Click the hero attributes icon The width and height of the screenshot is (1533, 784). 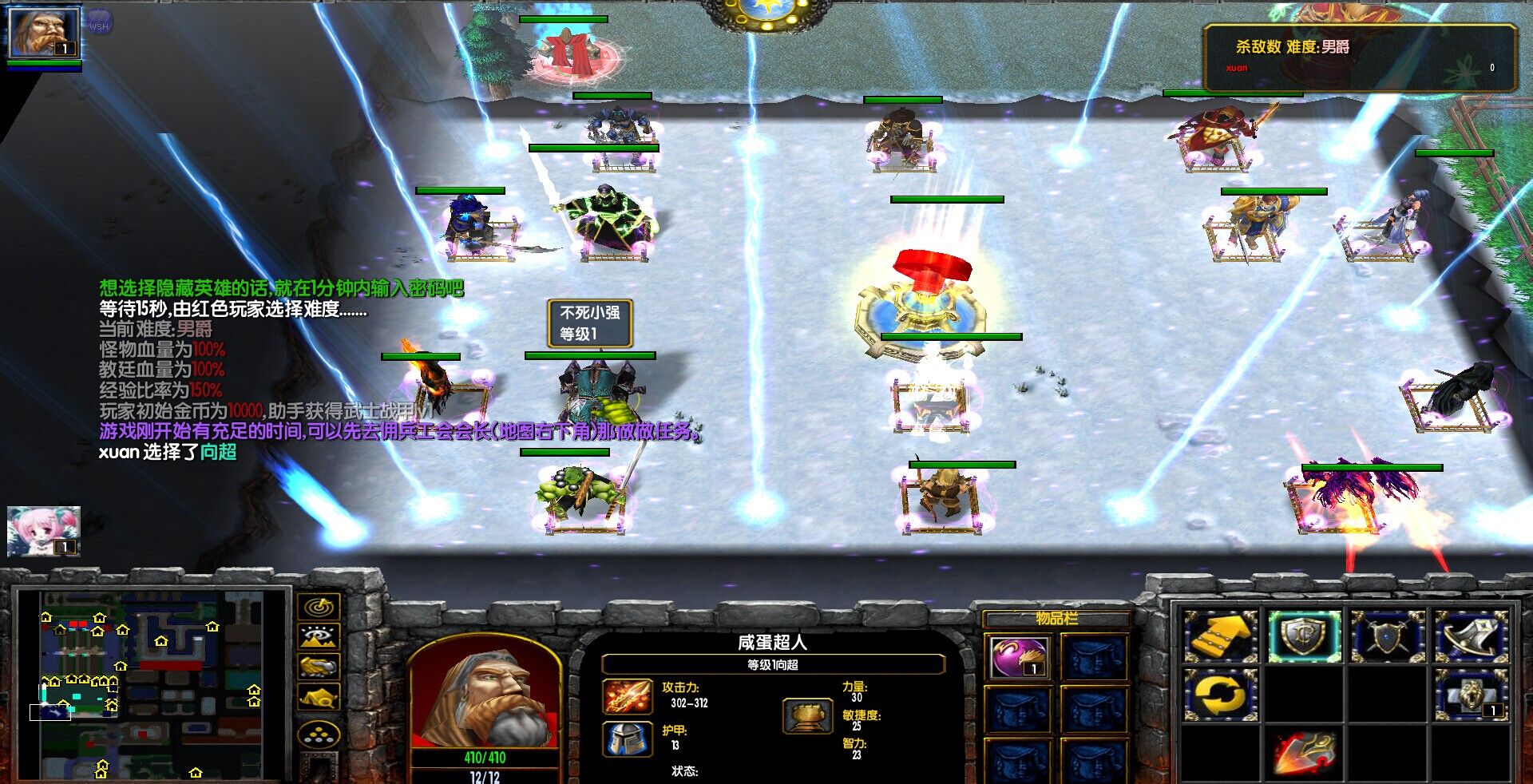[x=808, y=715]
